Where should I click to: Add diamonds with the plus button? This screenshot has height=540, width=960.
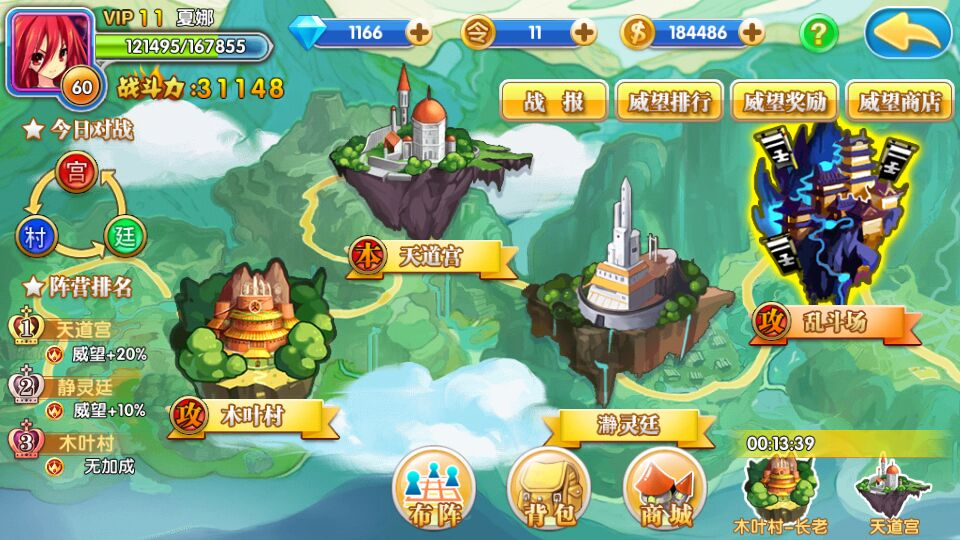419,32
